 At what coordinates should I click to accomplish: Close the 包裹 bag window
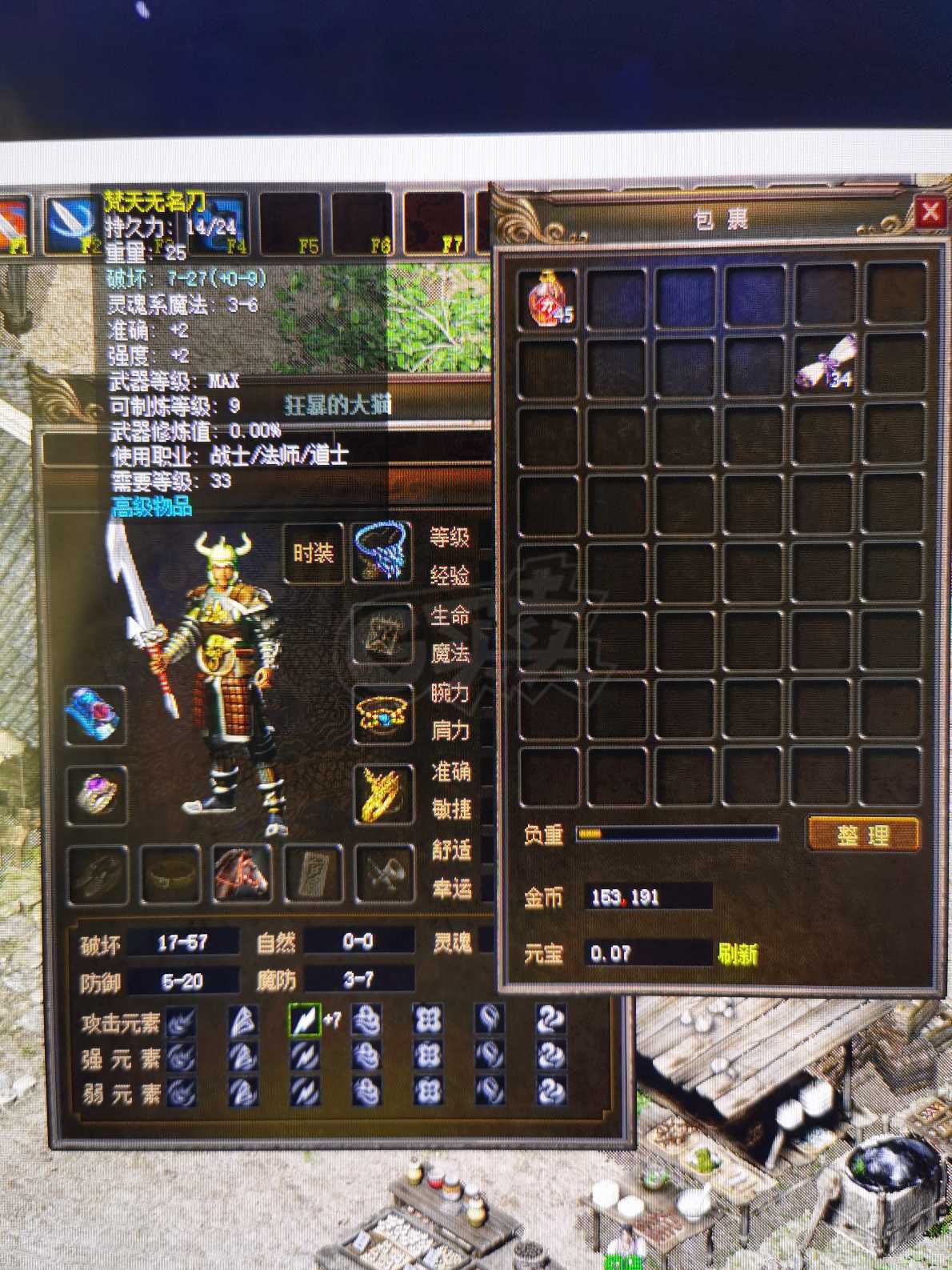pos(930,213)
